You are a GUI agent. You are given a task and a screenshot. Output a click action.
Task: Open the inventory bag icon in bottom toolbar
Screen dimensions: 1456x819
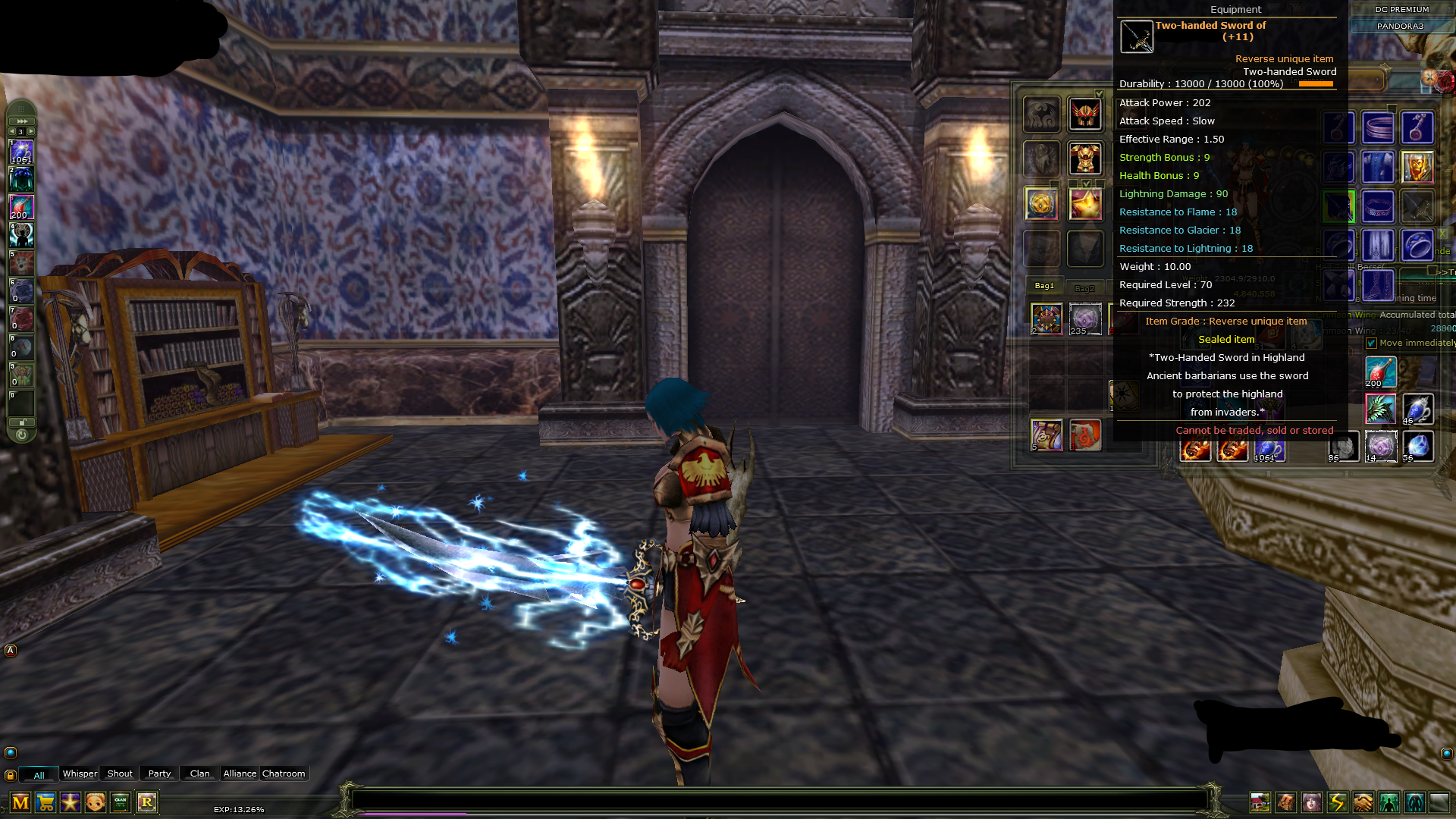1285,802
